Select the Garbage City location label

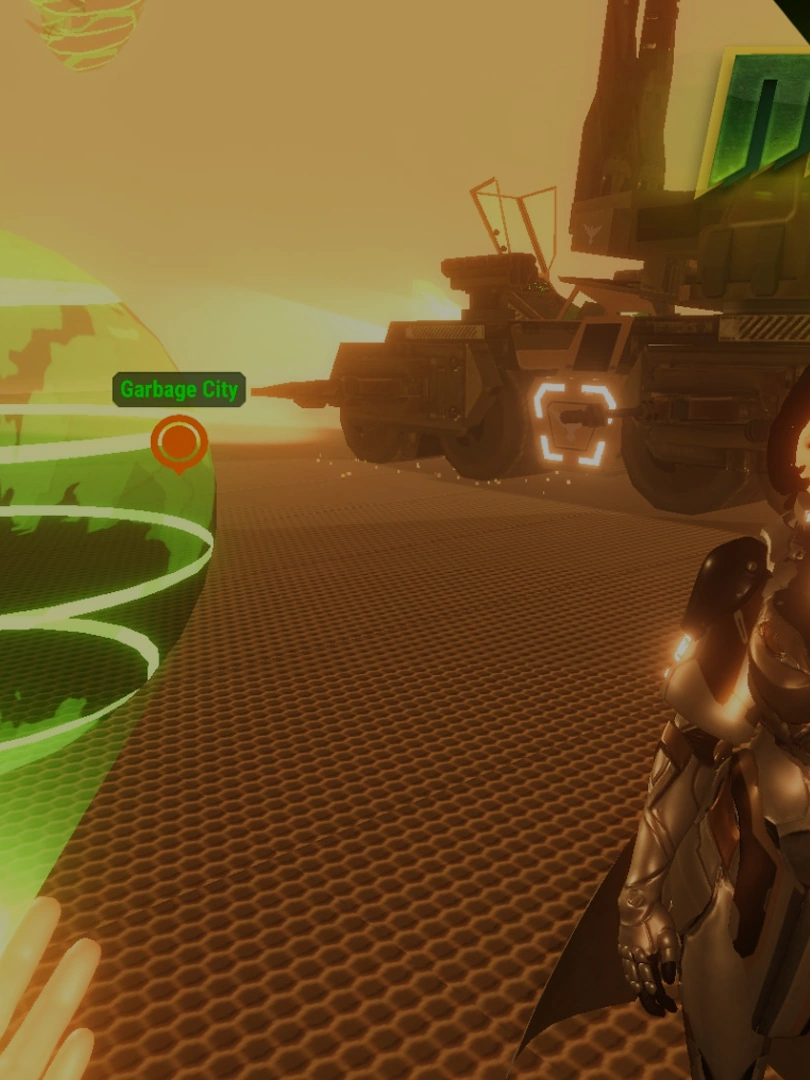point(179,390)
